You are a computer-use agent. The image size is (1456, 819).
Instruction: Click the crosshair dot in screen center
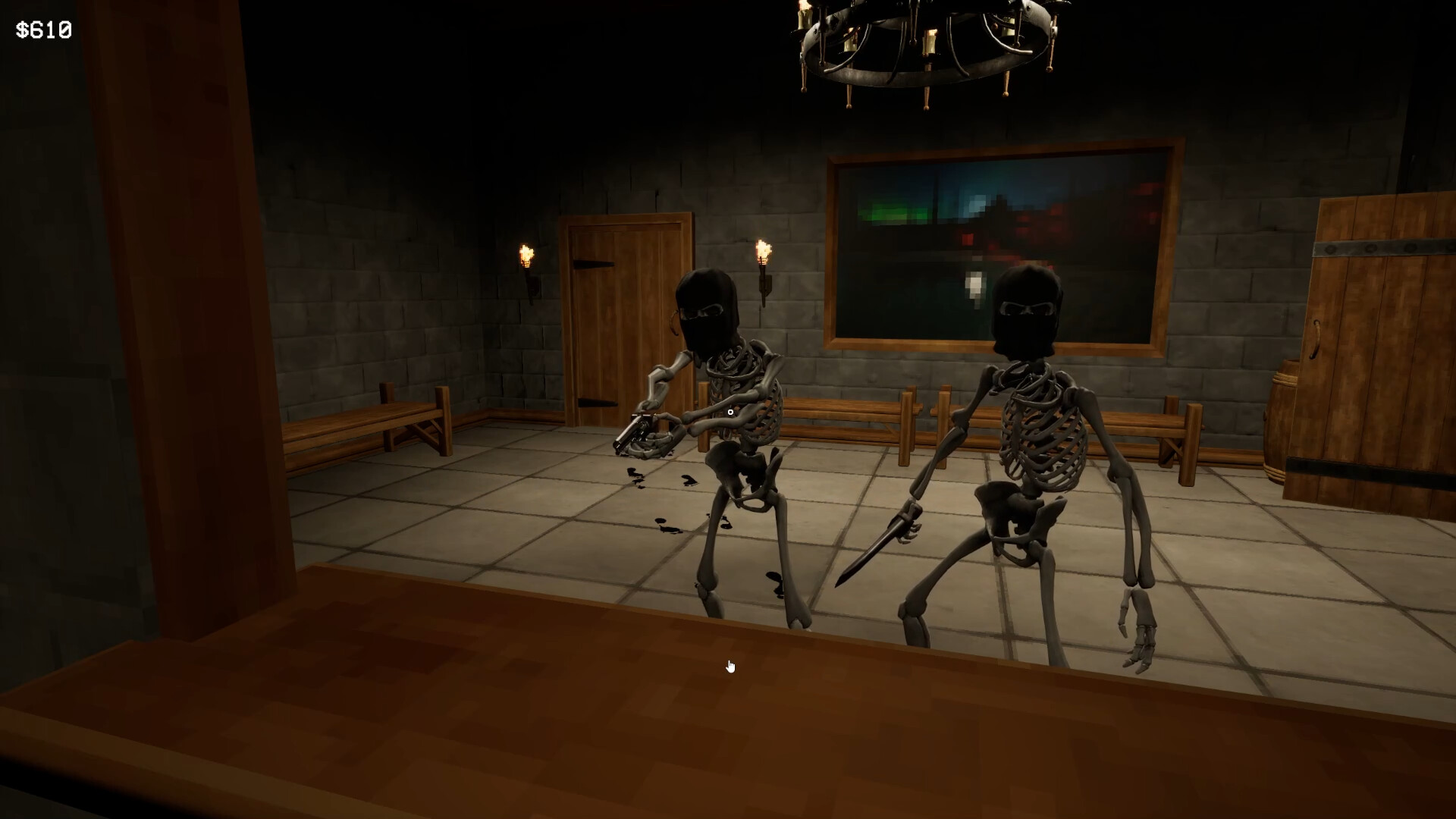coord(729,410)
